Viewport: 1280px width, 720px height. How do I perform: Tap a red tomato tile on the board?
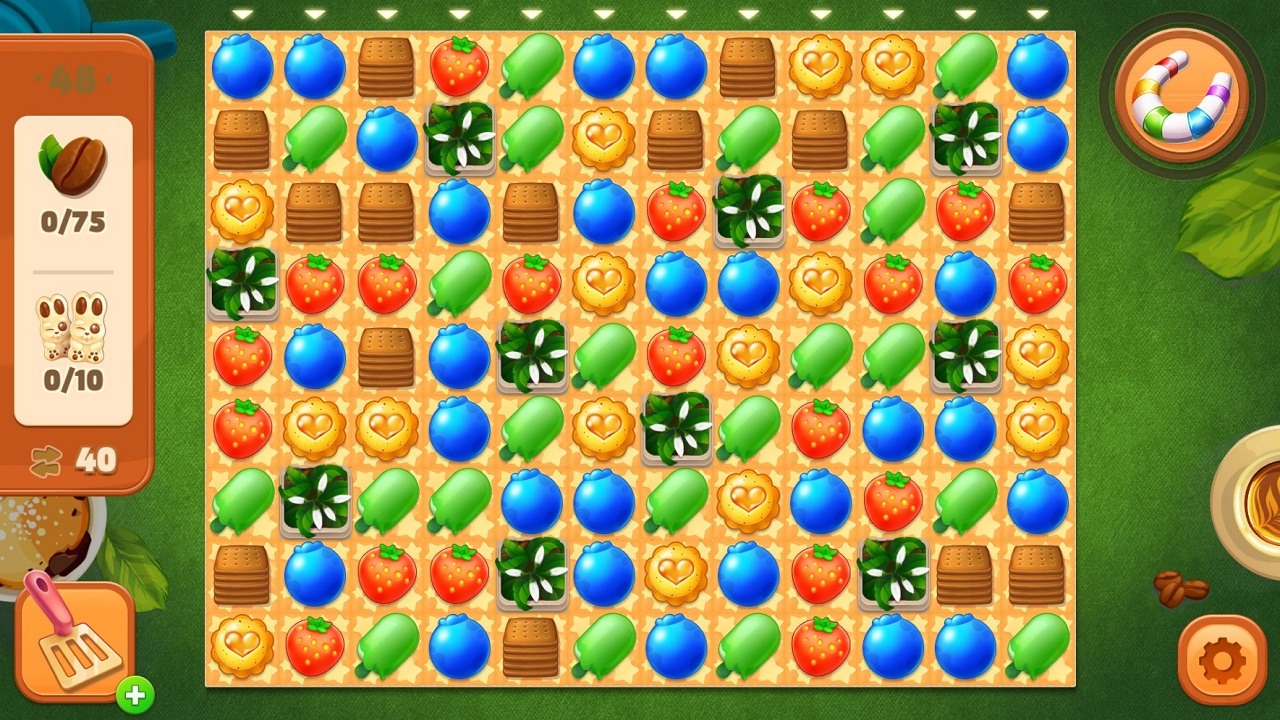pos(675,210)
